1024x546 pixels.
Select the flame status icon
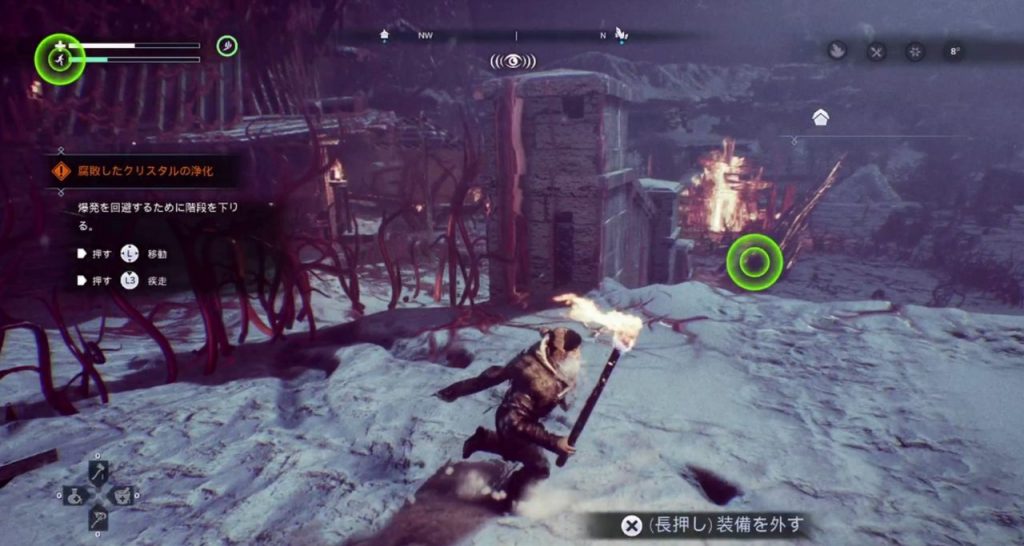click(838, 50)
